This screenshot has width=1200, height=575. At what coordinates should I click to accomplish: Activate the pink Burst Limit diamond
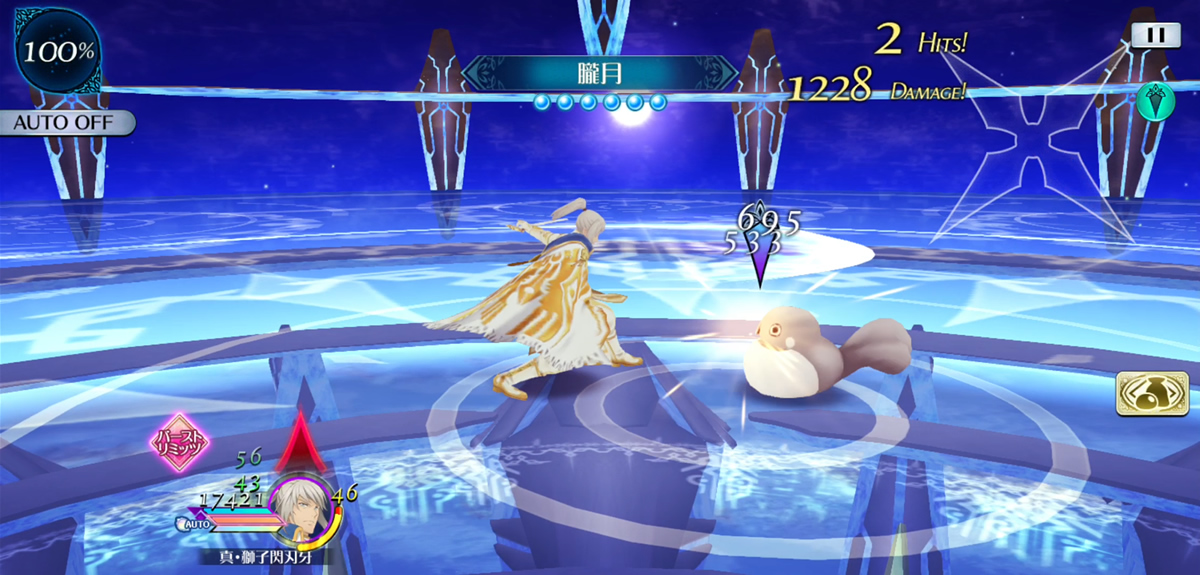pos(178,441)
